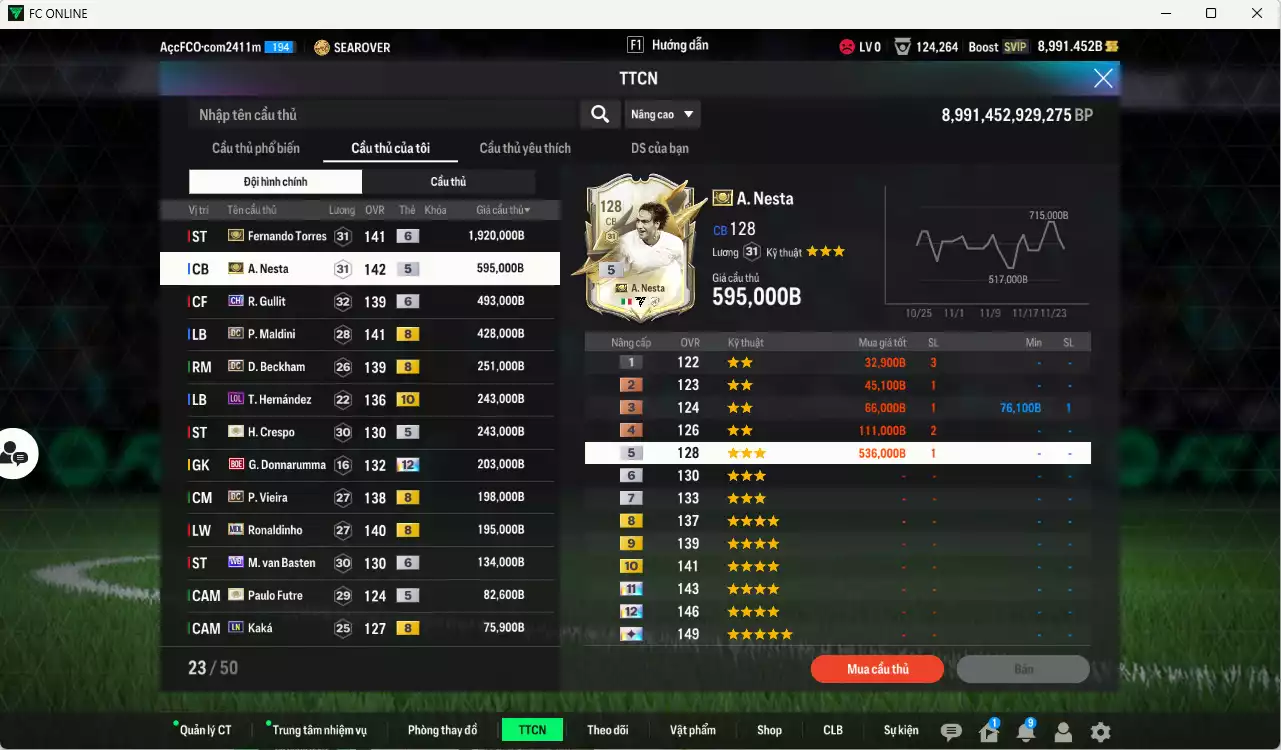Screen dimensions: 1281x750
Task: Open the player profile icon near settings
Action: pyautogui.click(x=1063, y=731)
